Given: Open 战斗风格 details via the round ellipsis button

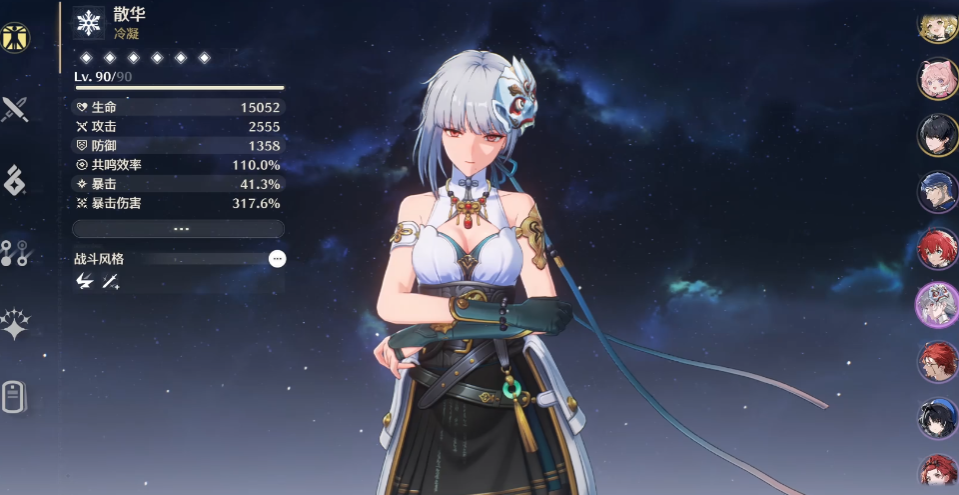Looking at the screenshot, I should pos(278,259).
